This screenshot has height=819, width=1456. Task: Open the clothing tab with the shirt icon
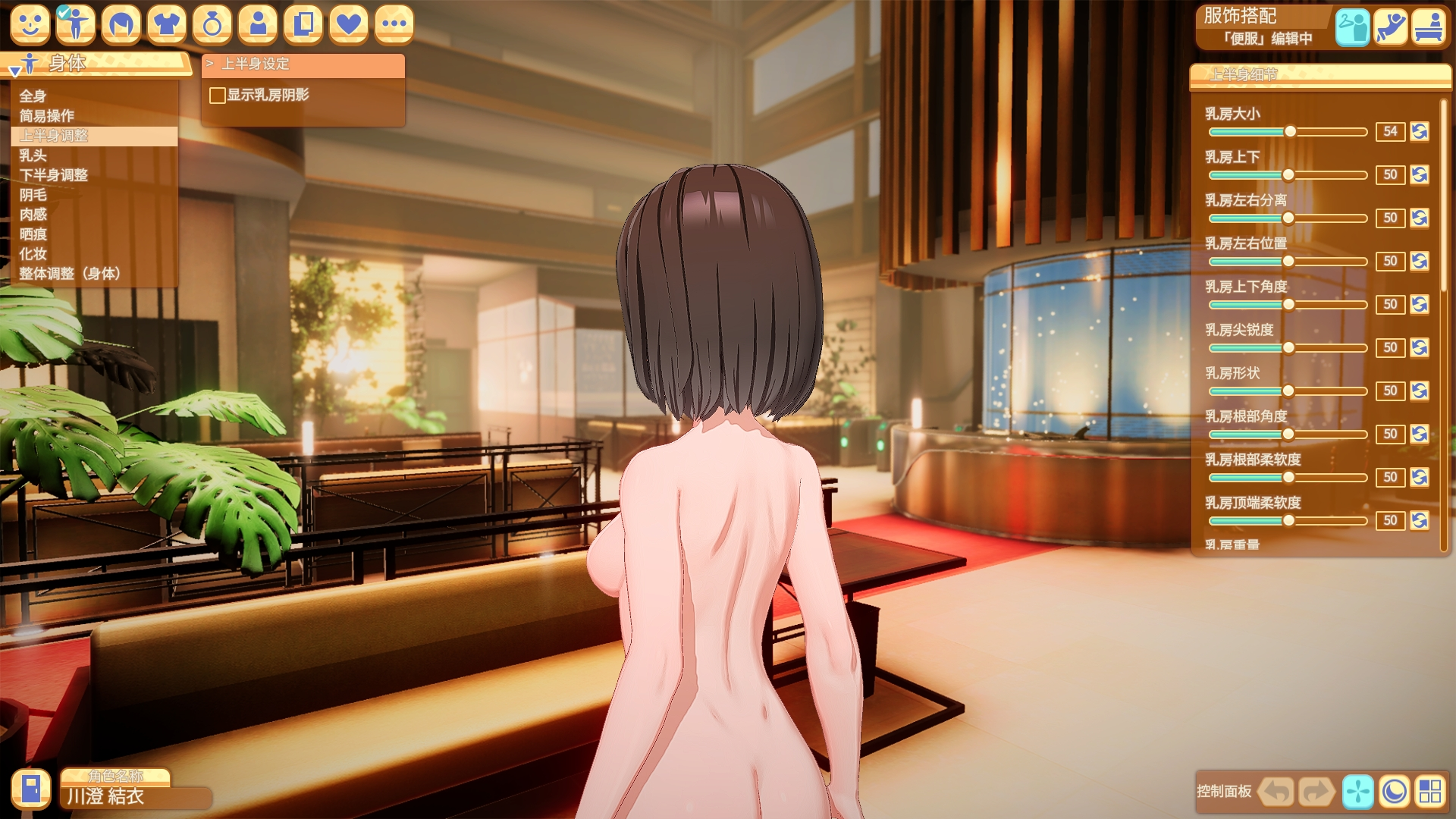pos(168,25)
